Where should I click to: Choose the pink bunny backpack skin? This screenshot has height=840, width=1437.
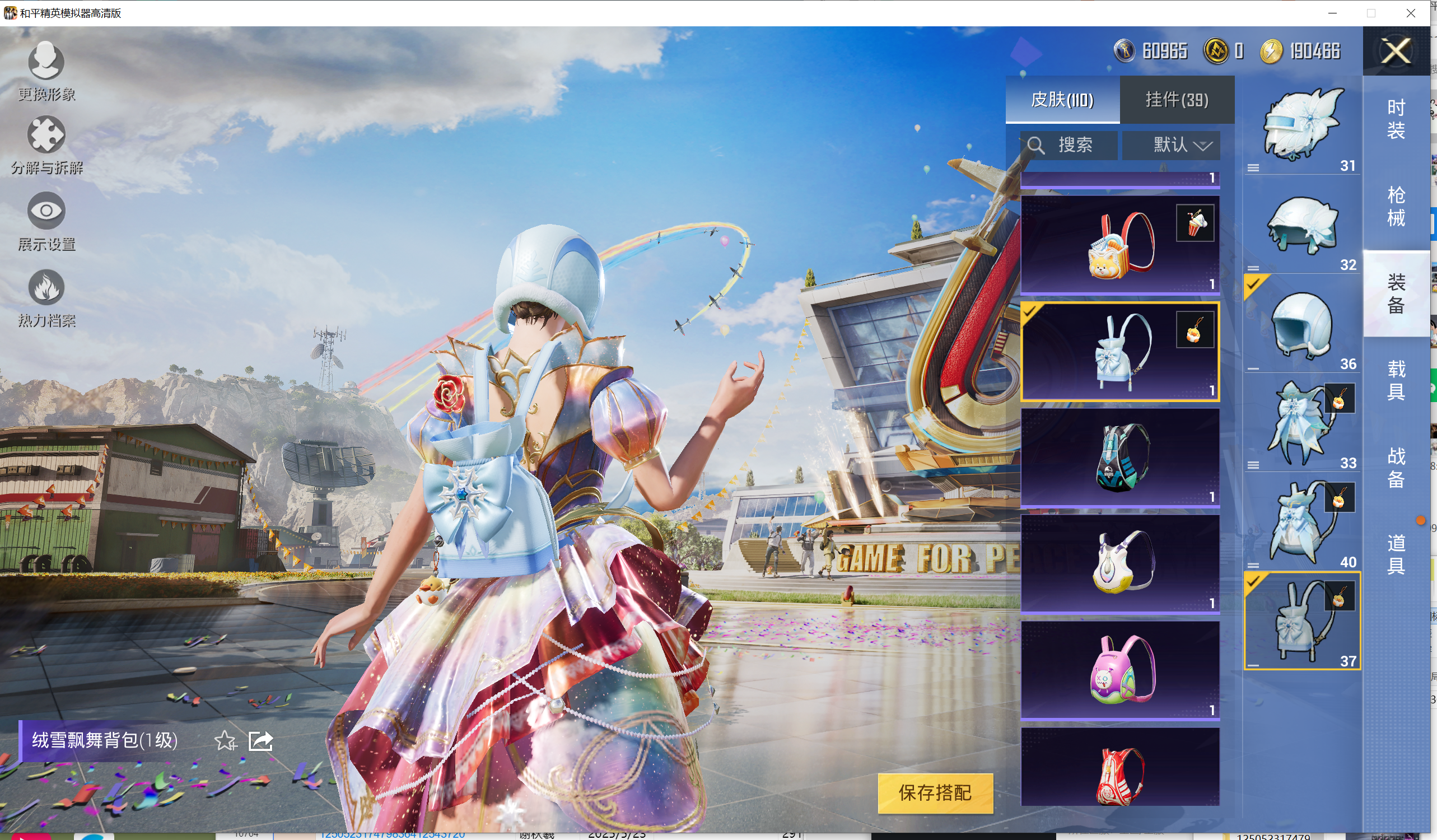[x=1119, y=670]
